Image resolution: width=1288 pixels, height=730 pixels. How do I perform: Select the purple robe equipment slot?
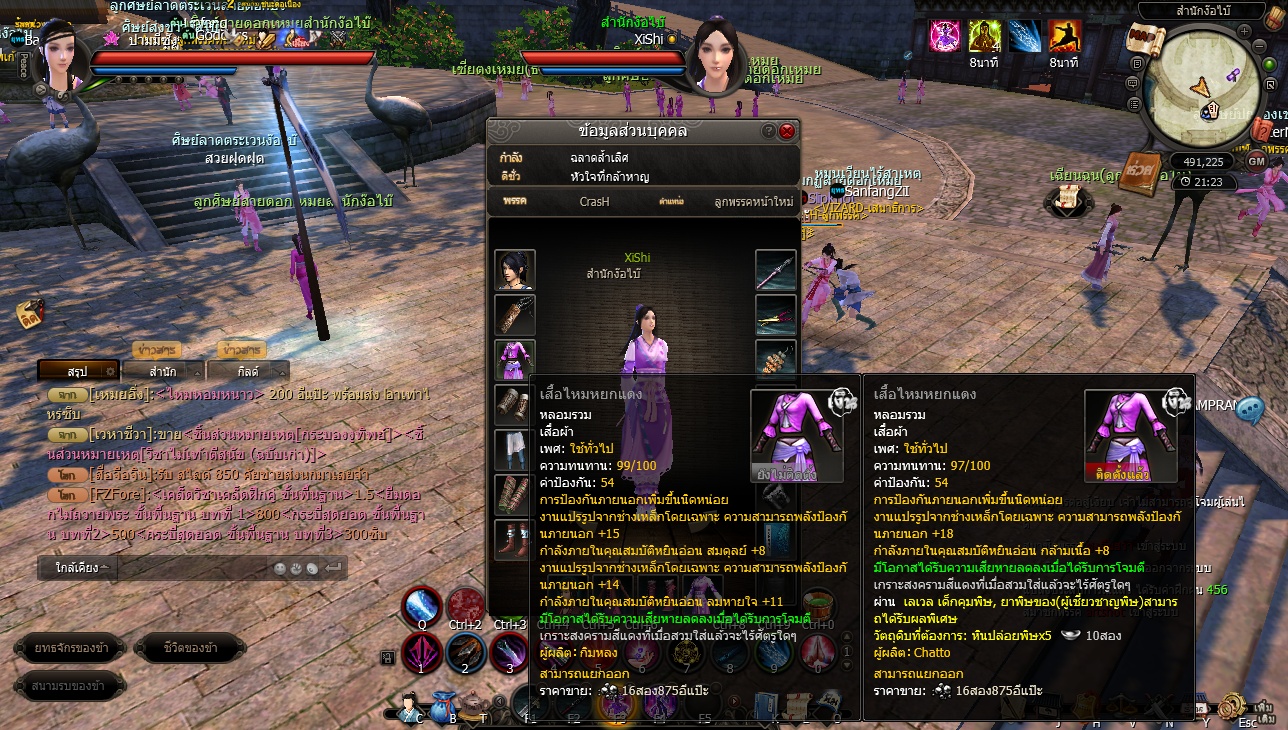(x=515, y=360)
